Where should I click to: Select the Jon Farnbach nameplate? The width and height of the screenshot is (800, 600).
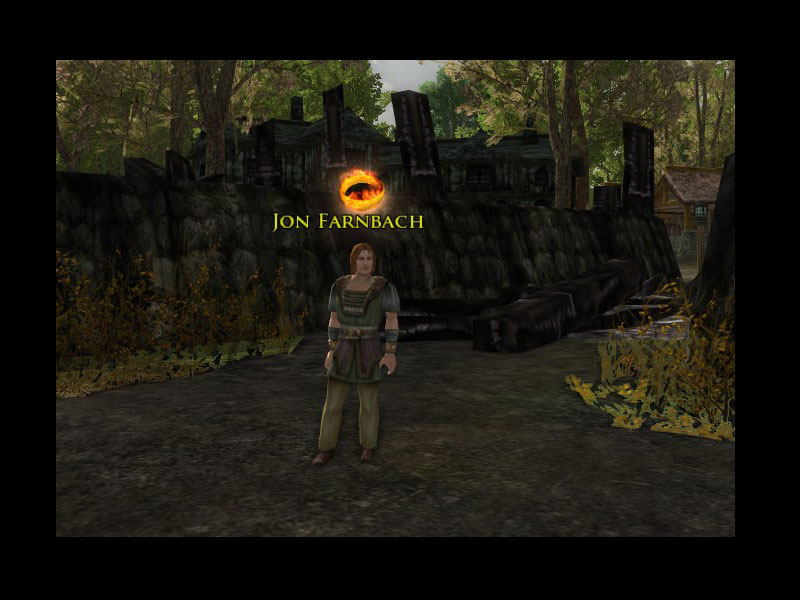[348, 221]
